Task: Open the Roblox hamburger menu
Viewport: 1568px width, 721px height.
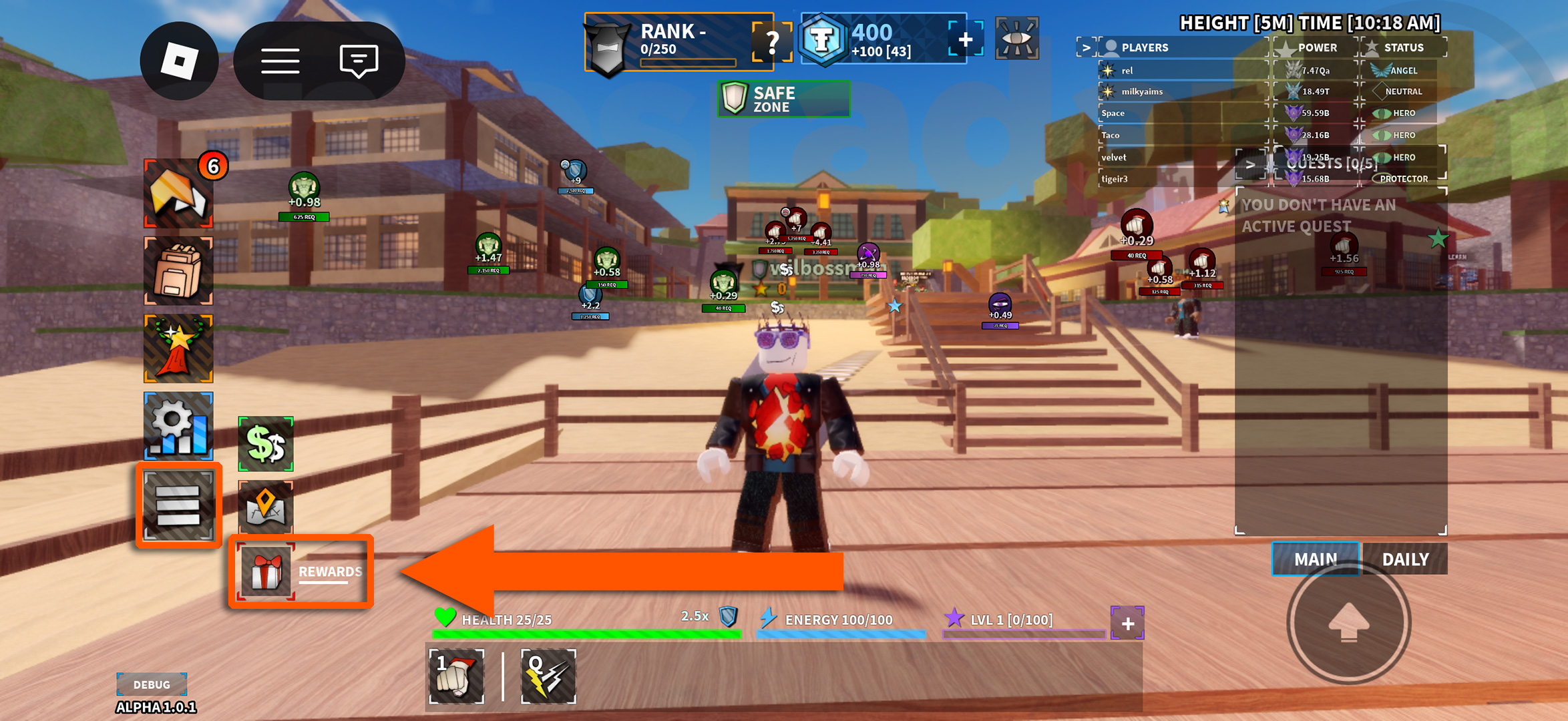Action: pos(281,60)
